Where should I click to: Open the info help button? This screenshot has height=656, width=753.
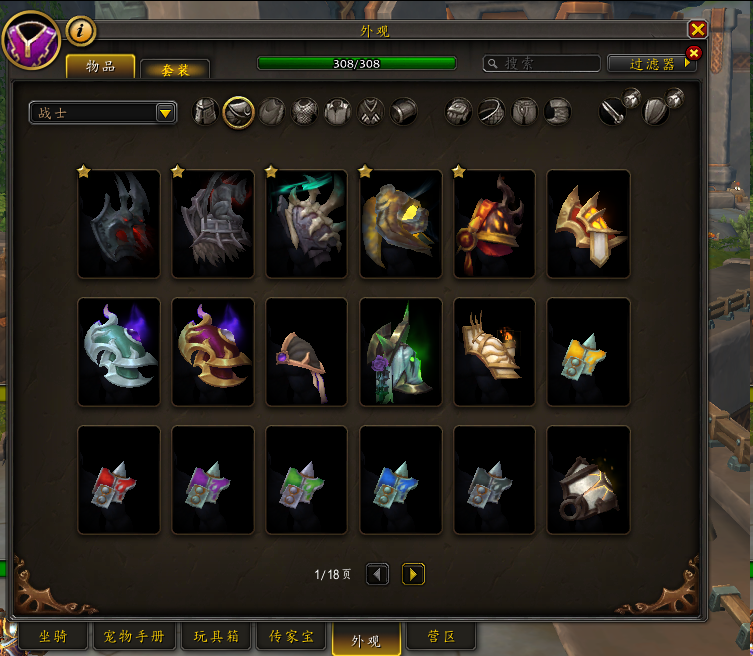pos(81,31)
